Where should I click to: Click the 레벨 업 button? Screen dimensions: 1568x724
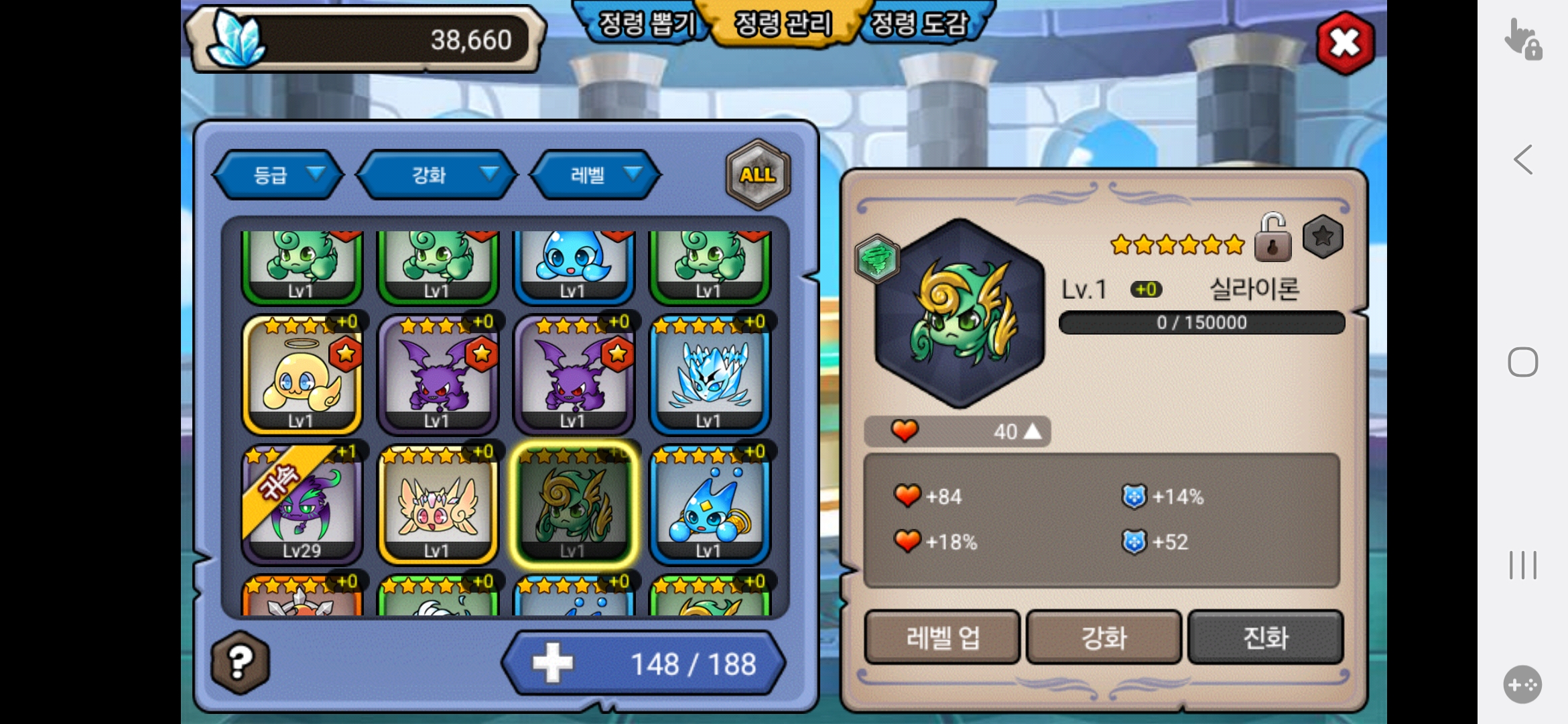(942, 638)
